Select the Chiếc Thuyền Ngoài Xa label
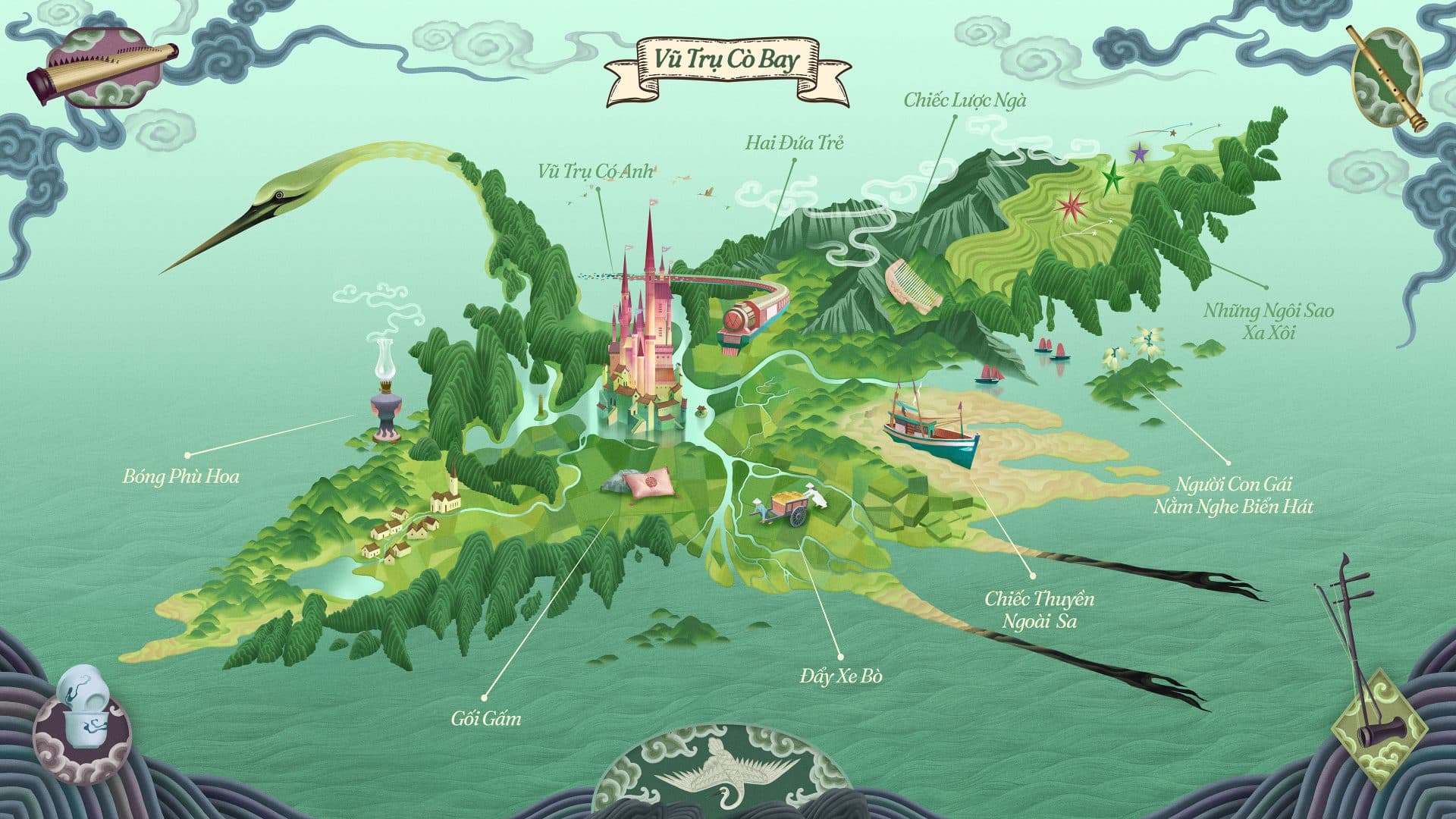The image size is (1456, 819). coord(1040,610)
